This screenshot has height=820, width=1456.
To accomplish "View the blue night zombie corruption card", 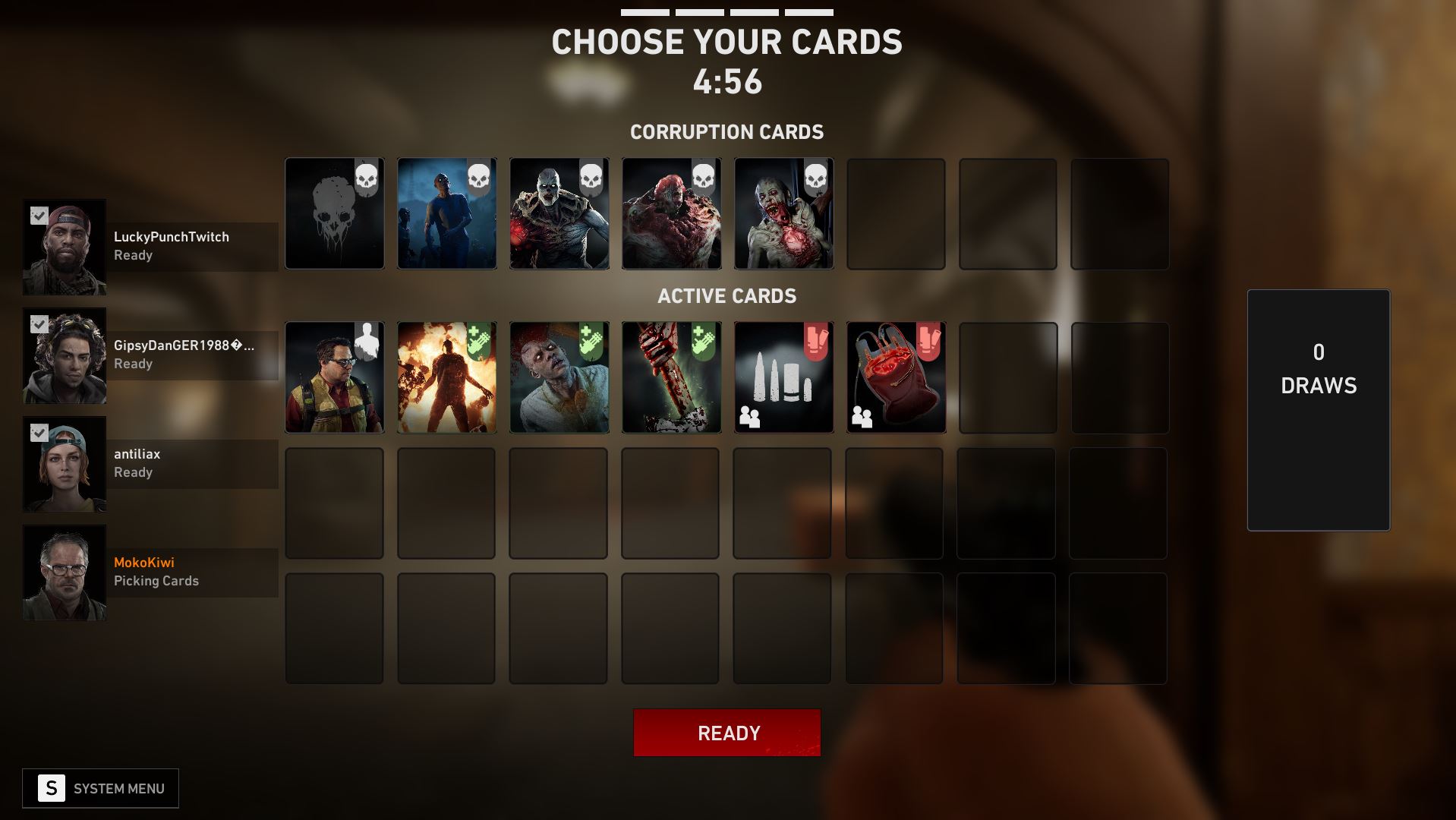I will pos(446,213).
